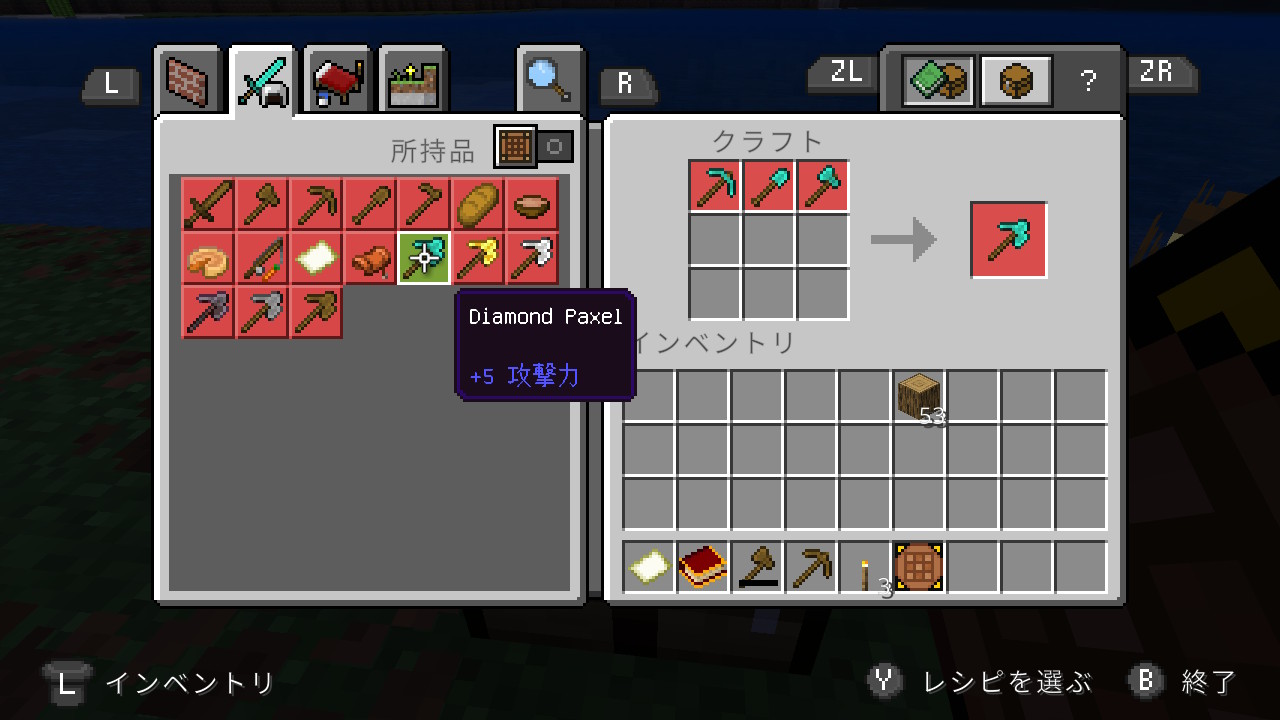Select the crafting table in the hotbar
Image resolution: width=1280 pixels, height=720 pixels.
pyautogui.click(x=918, y=568)
